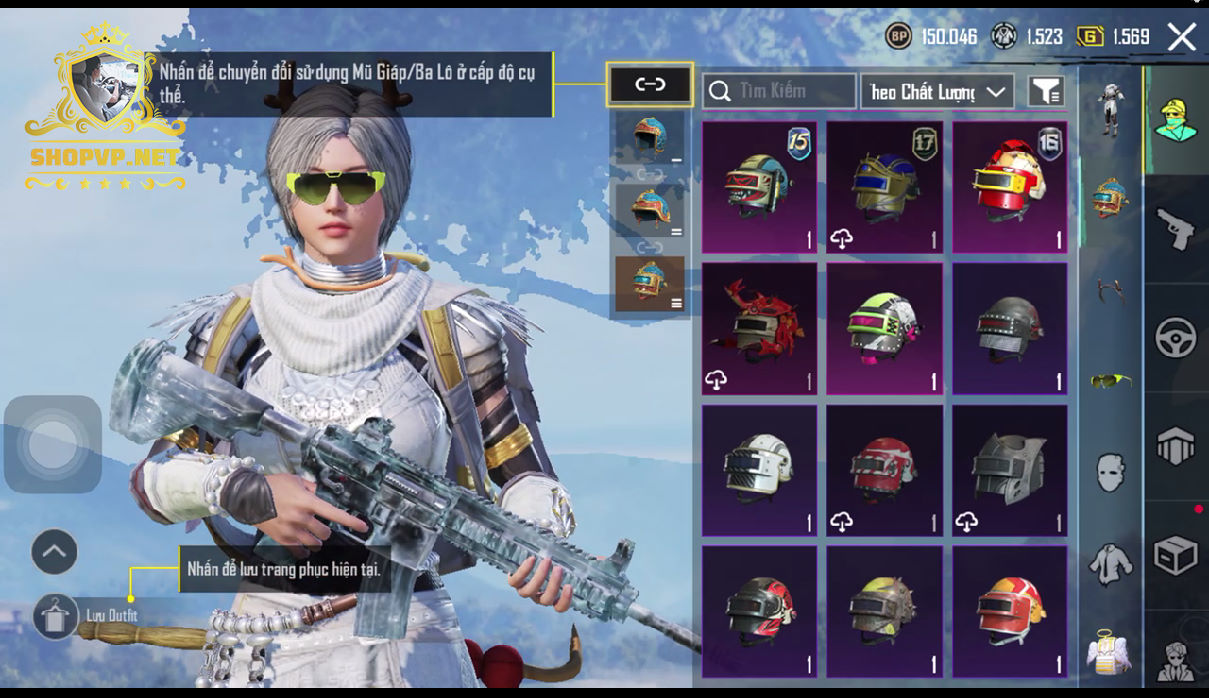The image size is (1209, 698).
Task: Open the Theo Chất Lượng sort dropdown
Action: click(x=937, y=91)
